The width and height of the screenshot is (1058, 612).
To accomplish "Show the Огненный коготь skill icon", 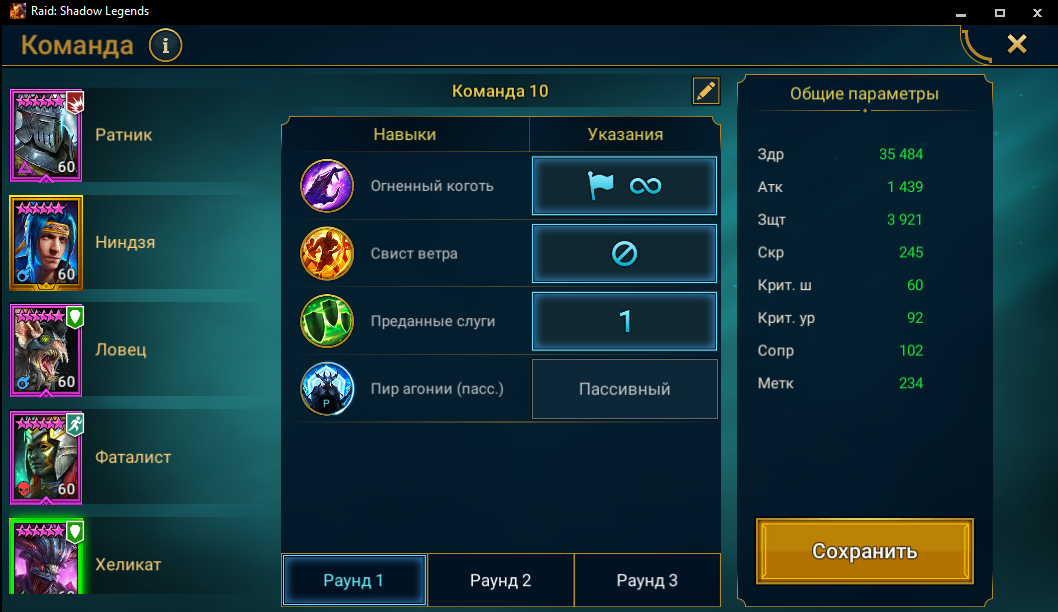I will [x=327, y=186].
